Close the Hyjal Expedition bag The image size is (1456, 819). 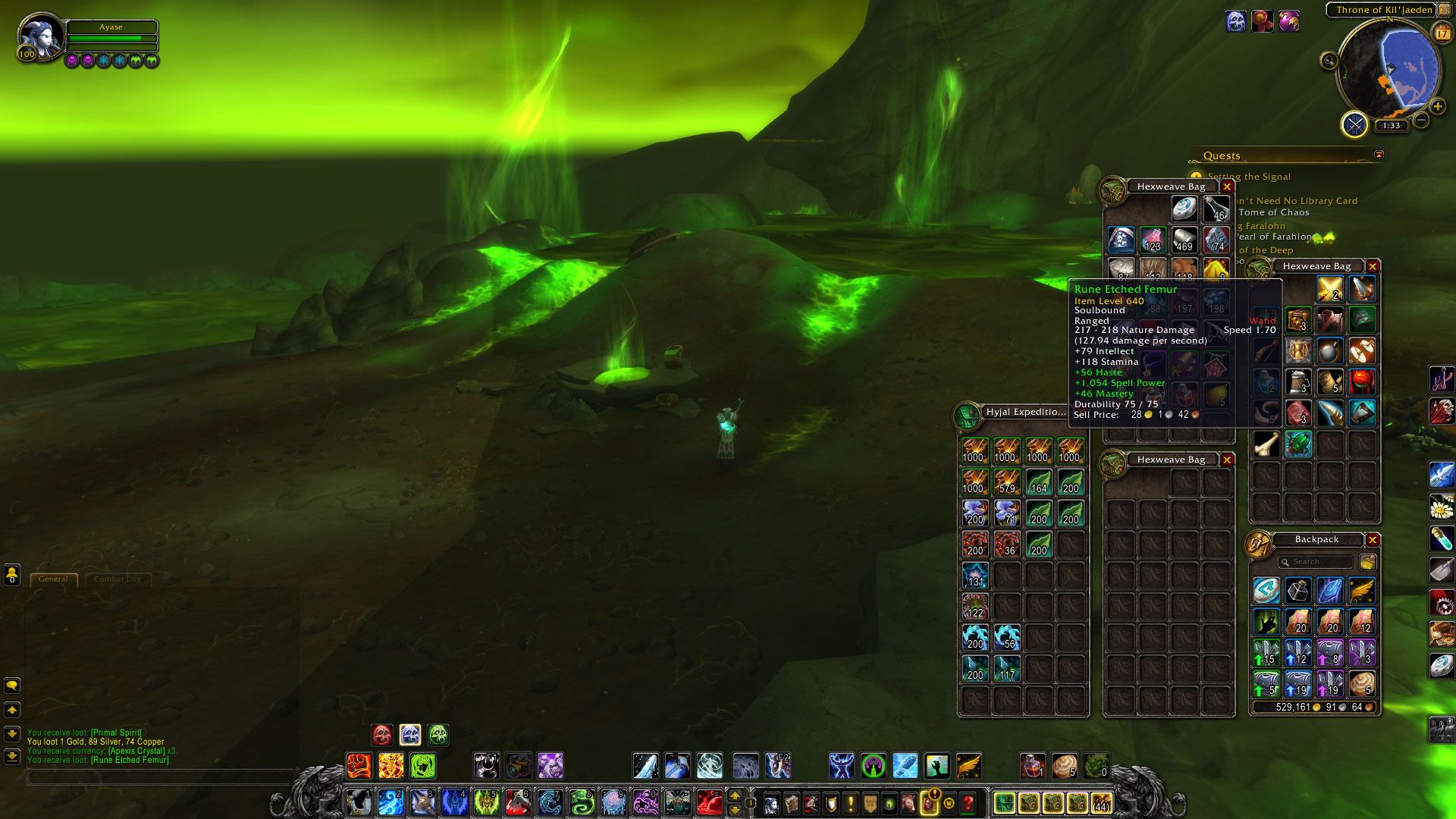(1079, 412)
